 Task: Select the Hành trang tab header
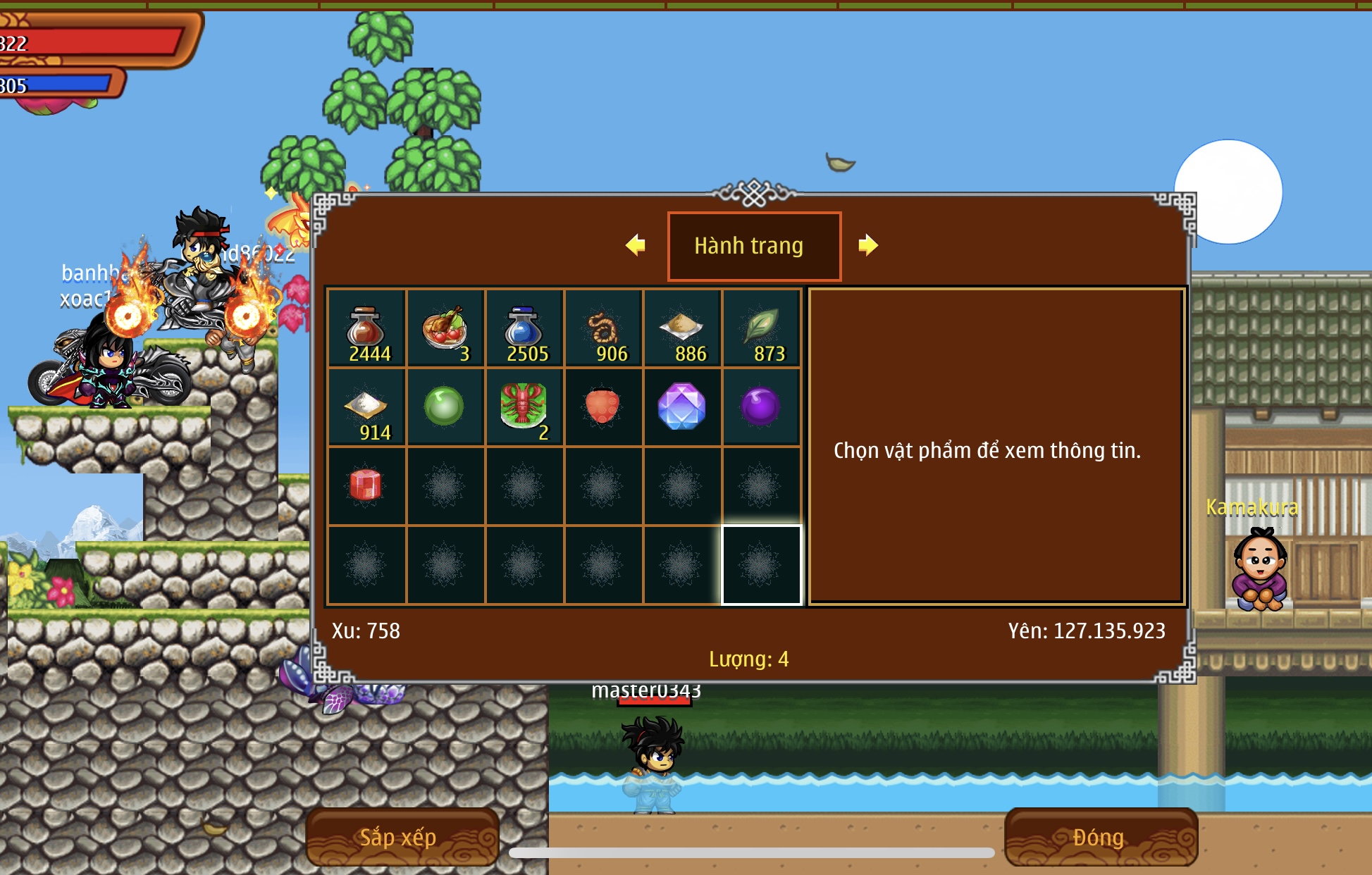[x=753, y=246]
